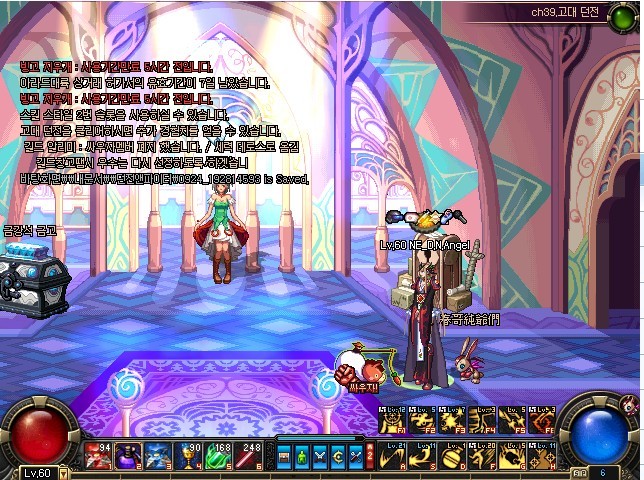Open the green character figure menu

302,456
